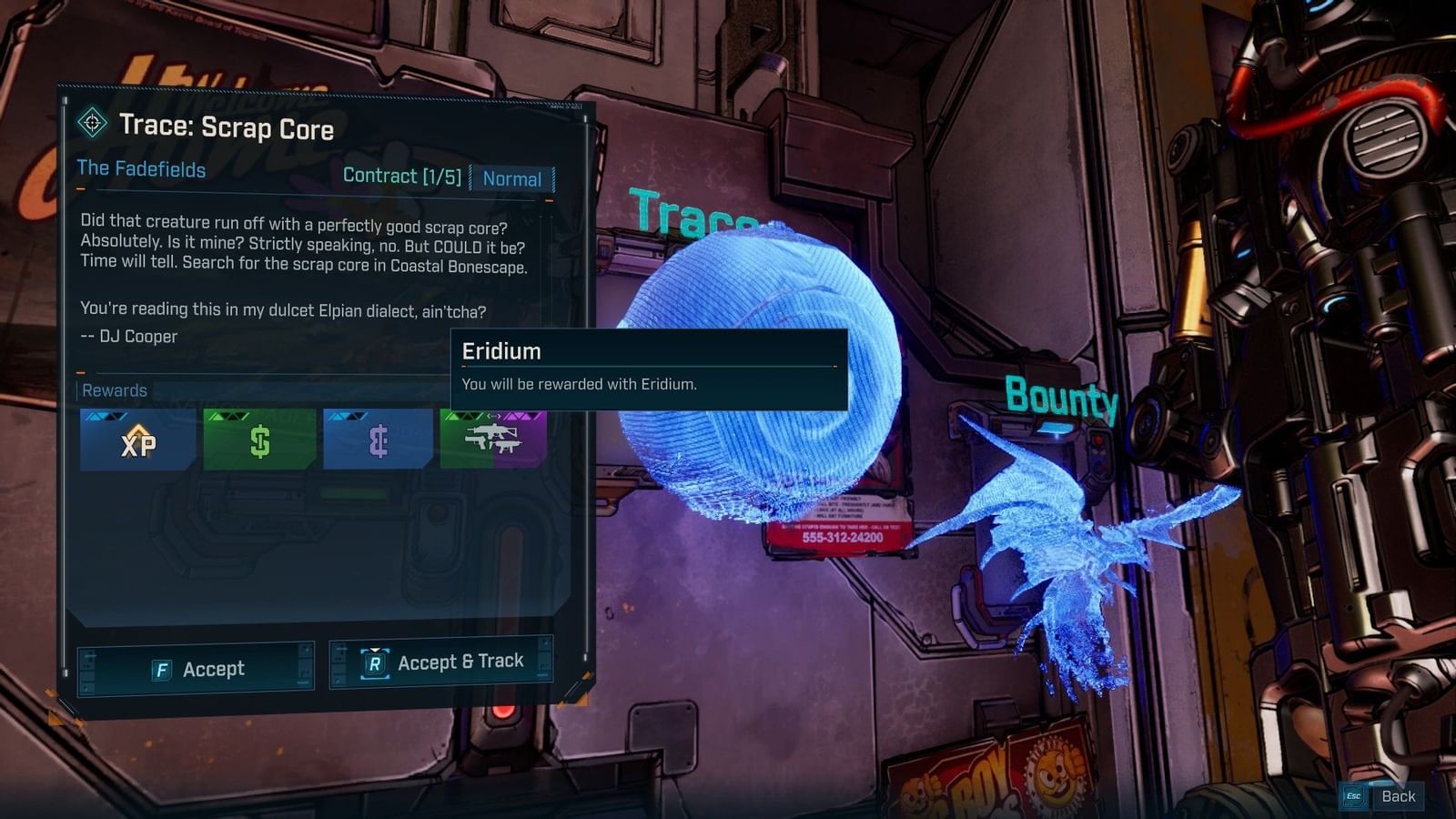Open The Fadefields location link
The image size is (1456, 819).
(141, 169)
